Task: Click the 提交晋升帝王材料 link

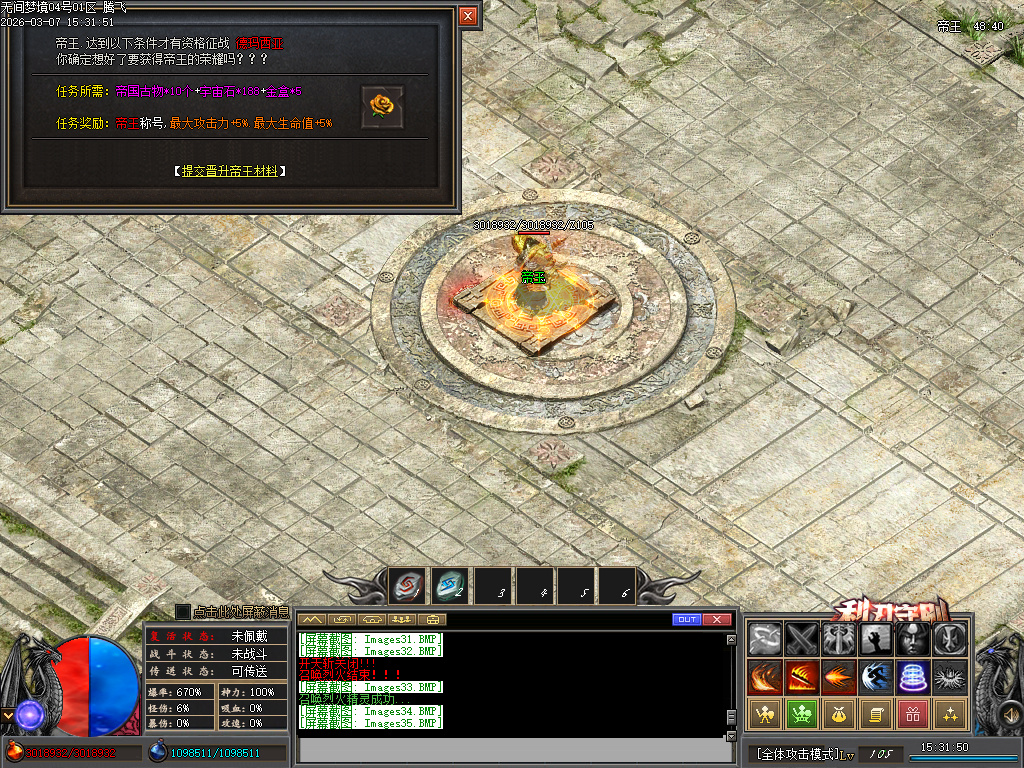Action: point(229,171)
